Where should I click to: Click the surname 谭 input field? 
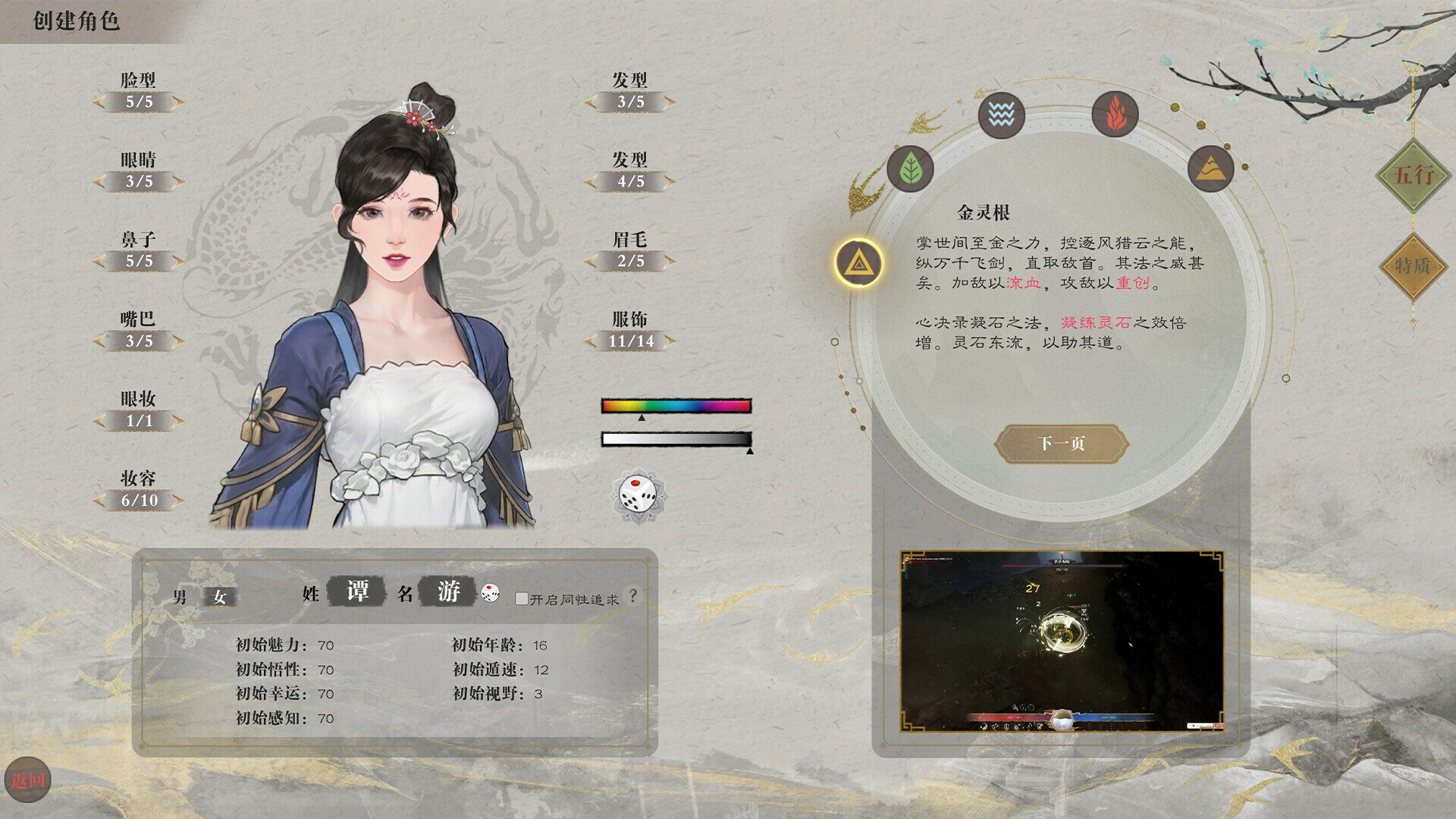(x=356, y=593)
